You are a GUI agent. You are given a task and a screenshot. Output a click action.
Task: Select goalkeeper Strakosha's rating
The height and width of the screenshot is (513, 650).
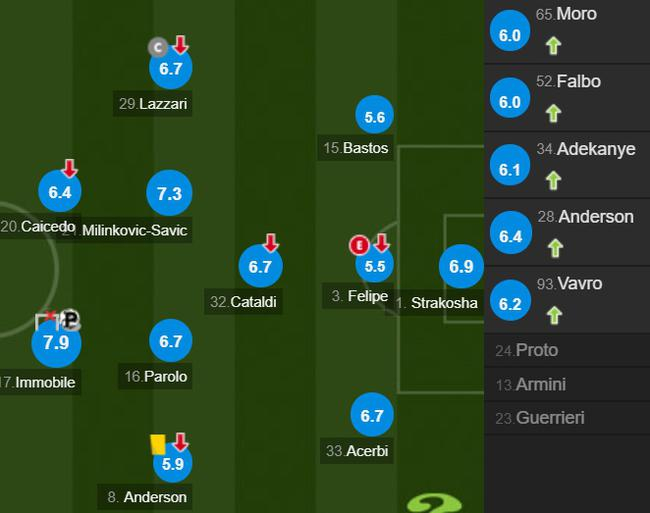point(461,267)
